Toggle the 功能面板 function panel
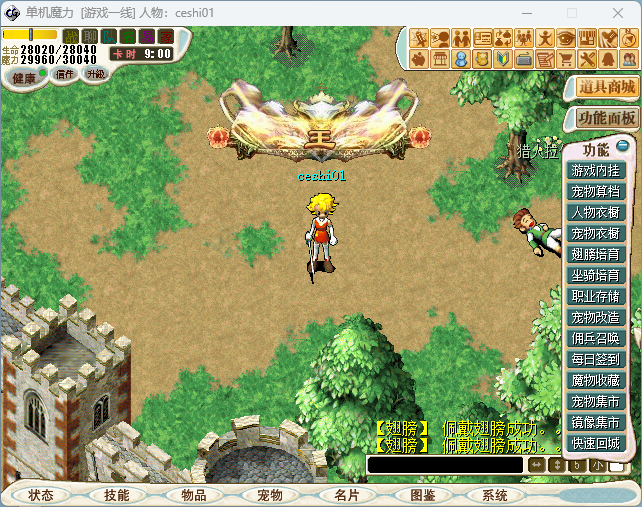The image size is (642, 507). [x=607, y=118]
